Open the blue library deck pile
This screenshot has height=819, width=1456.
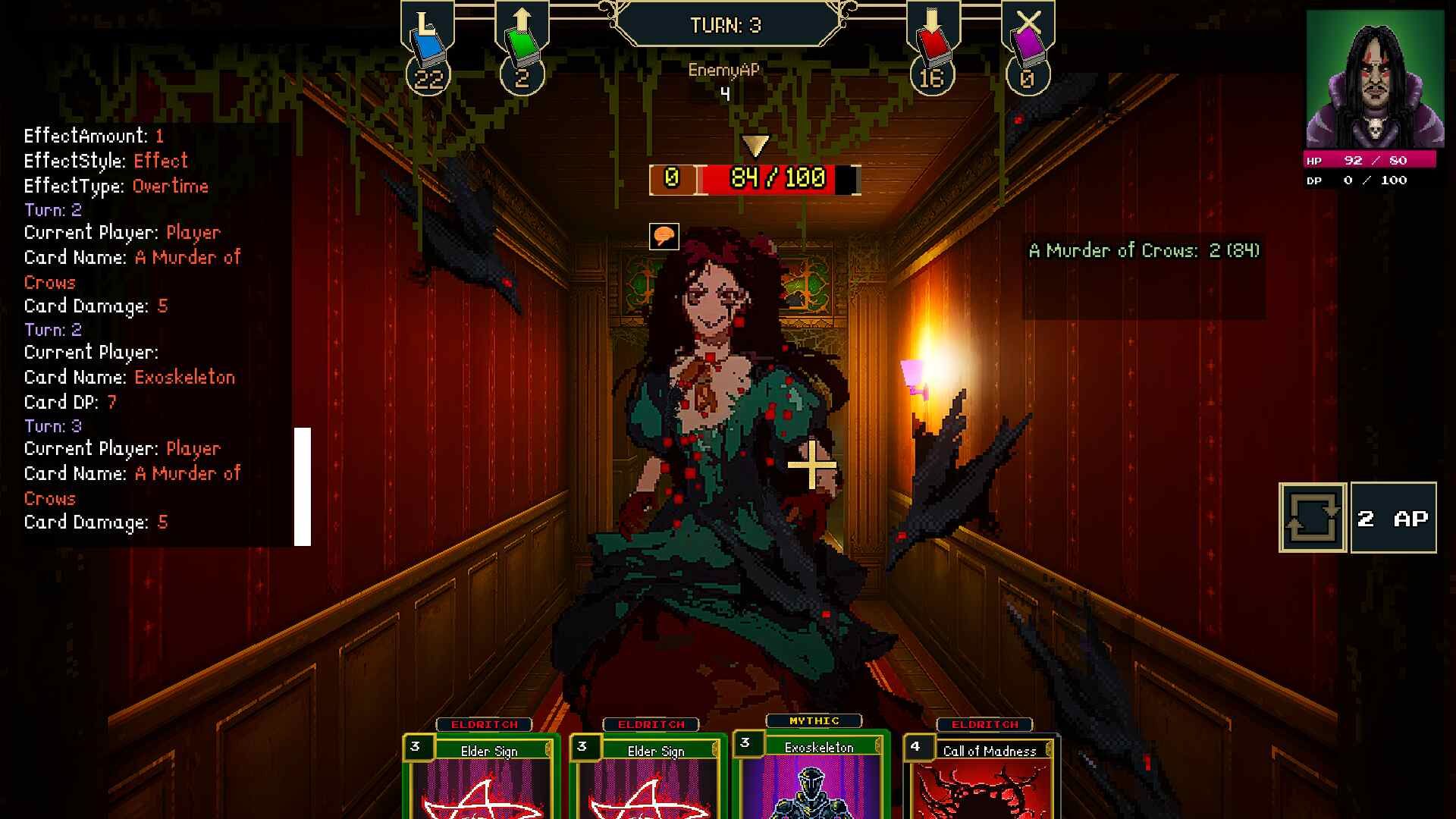coord(428,45)
